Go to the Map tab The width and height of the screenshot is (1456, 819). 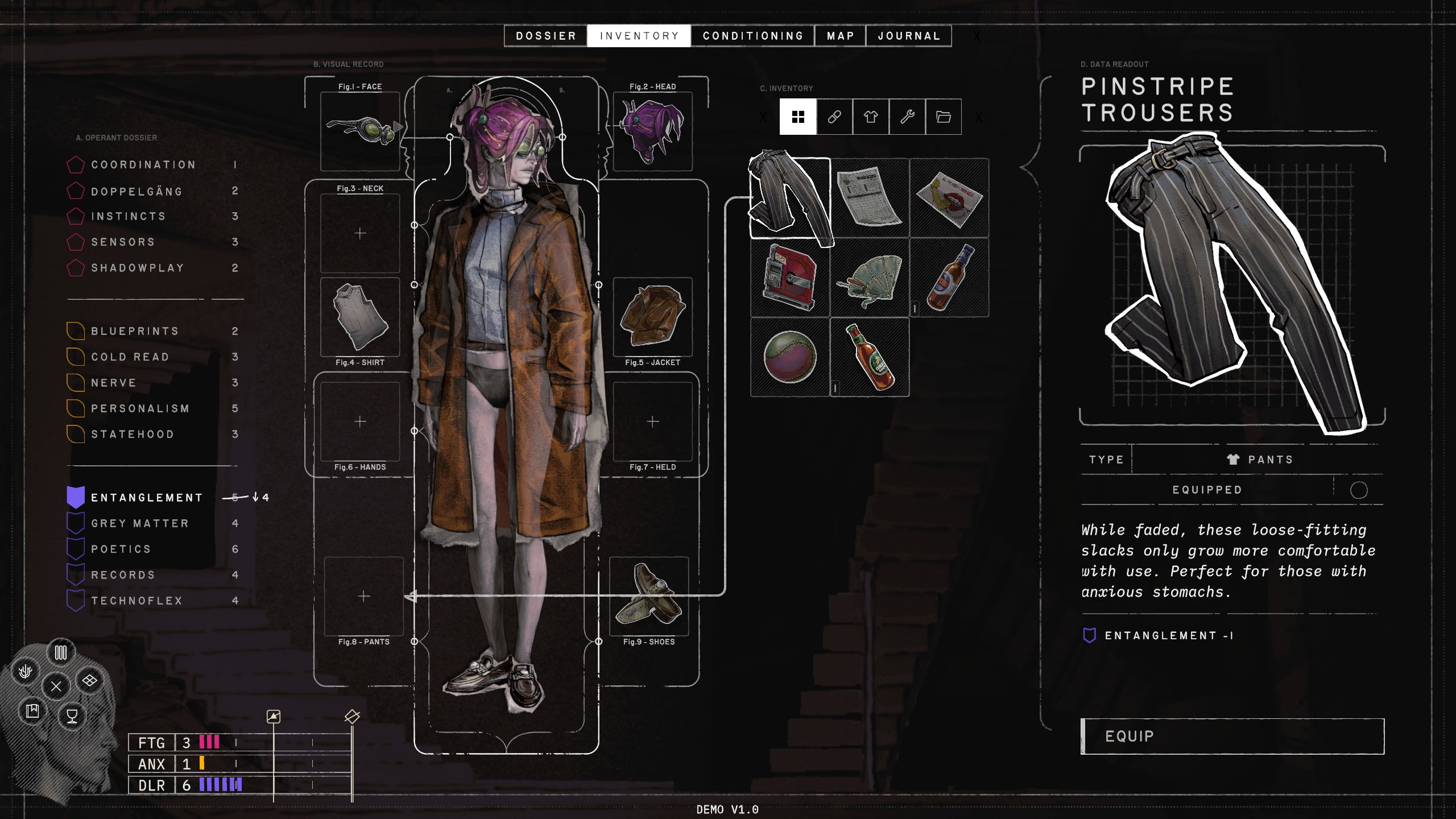click(840, 36)
